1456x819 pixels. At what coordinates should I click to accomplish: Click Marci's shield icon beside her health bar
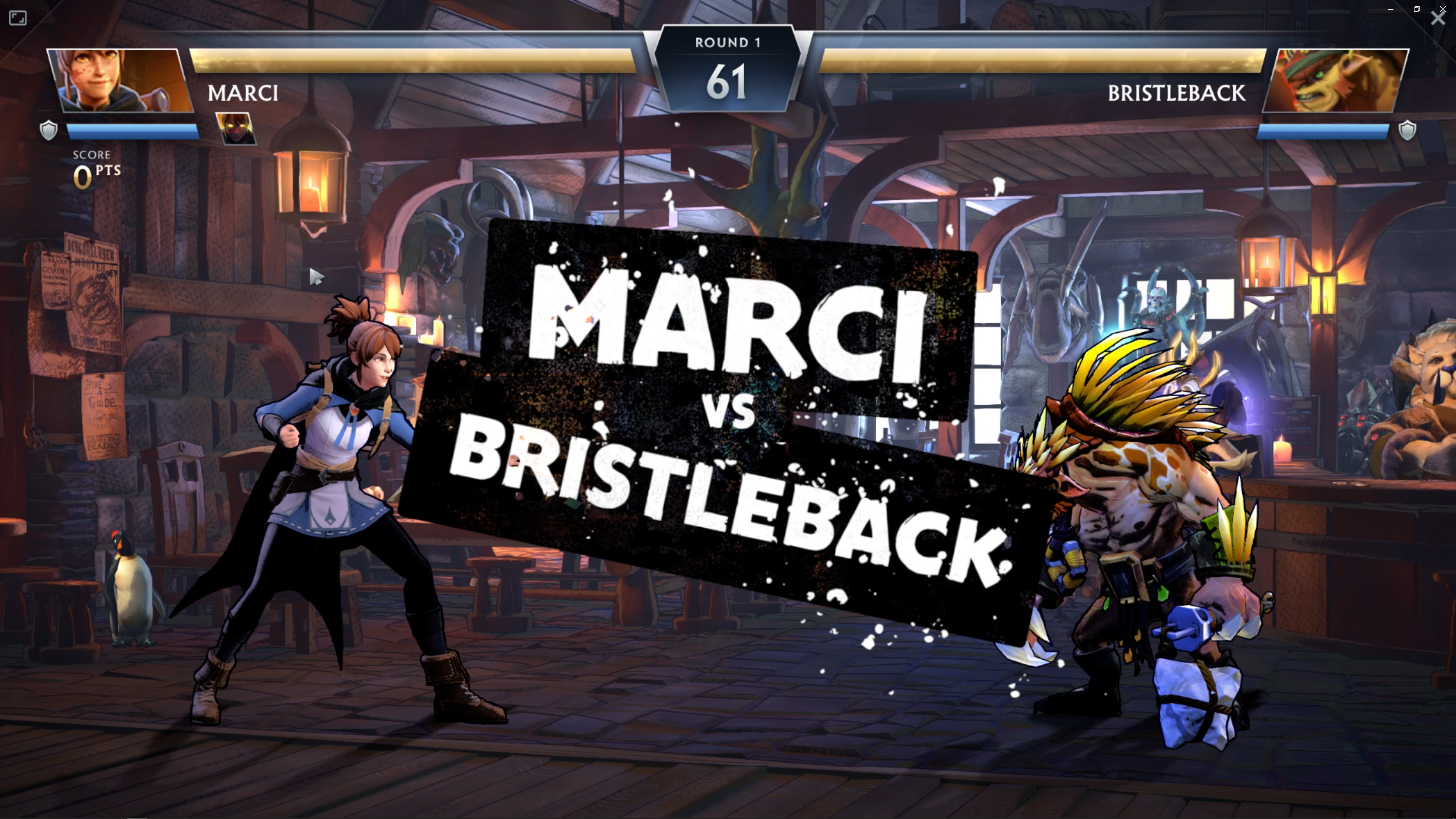click(49, 131)
